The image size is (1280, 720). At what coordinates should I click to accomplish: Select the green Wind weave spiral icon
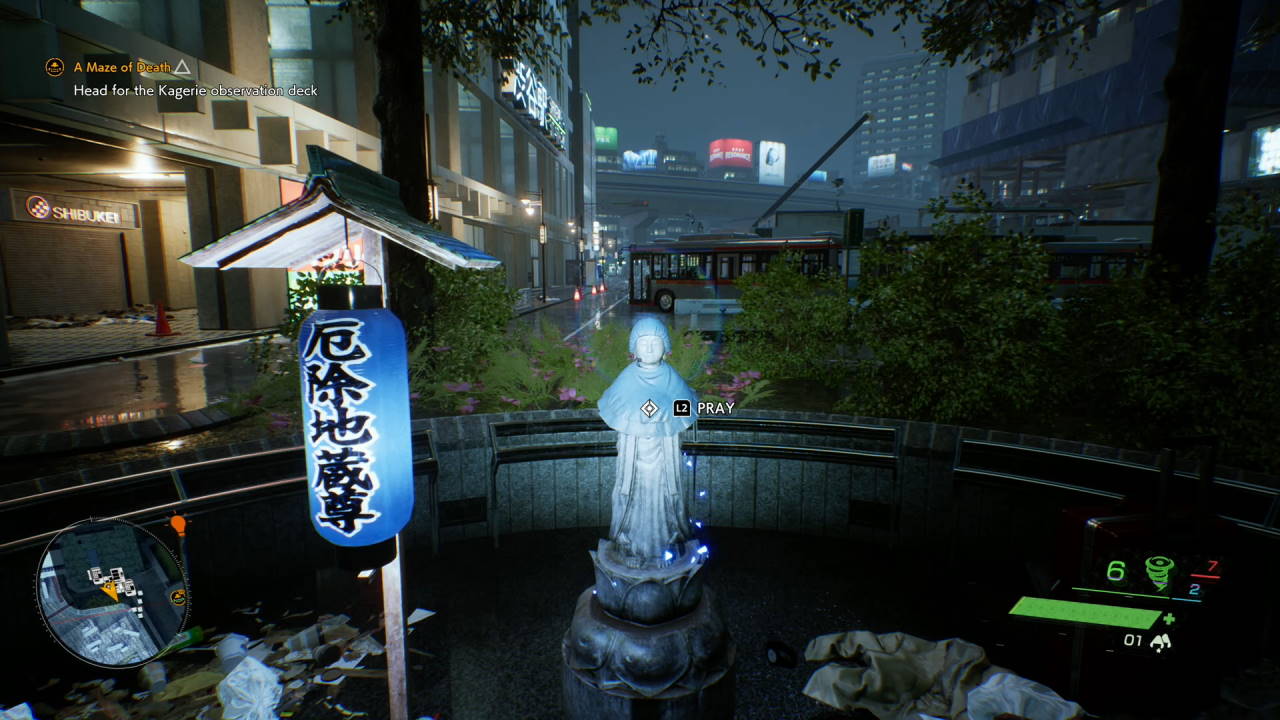point(1157,571)
